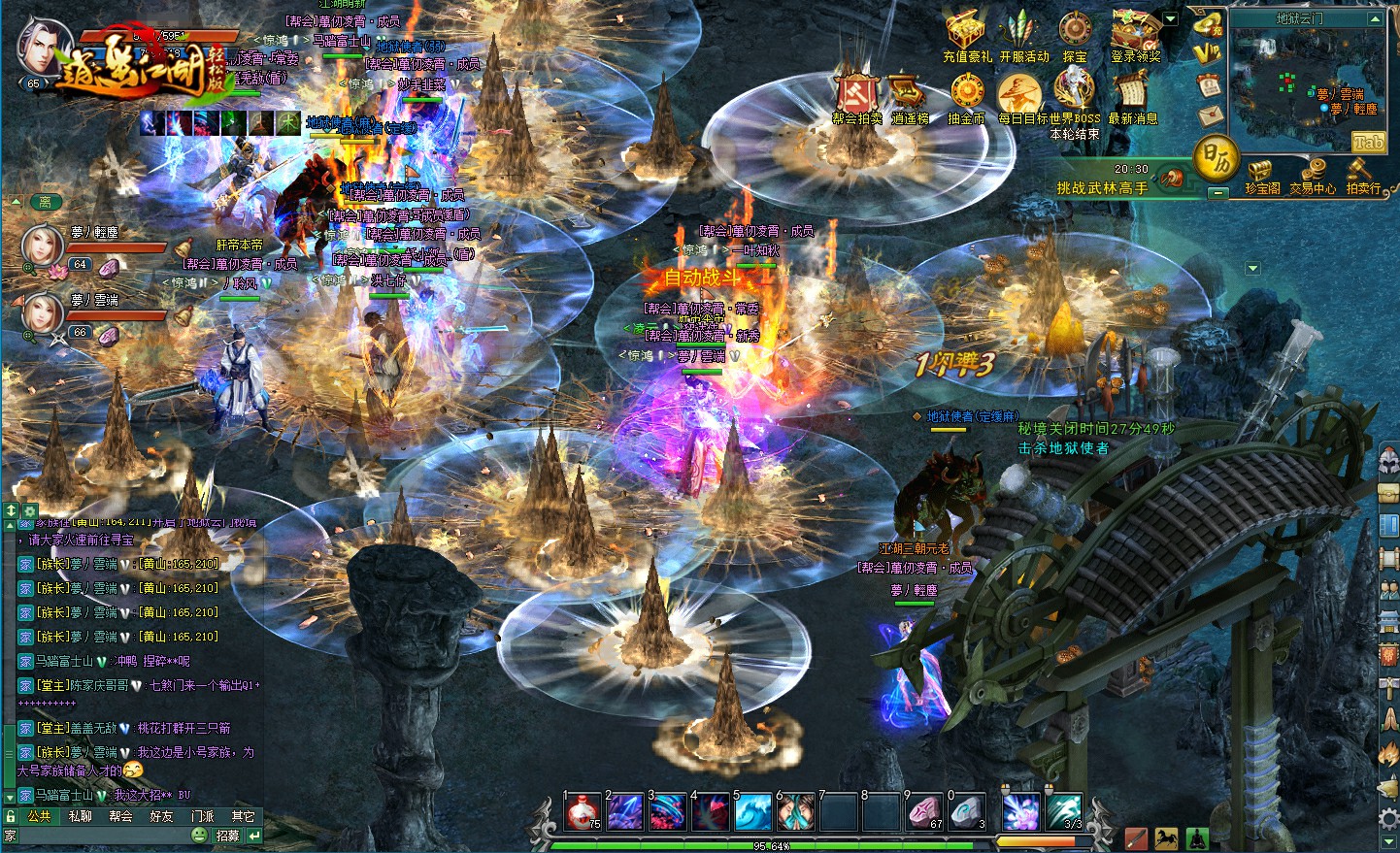Toggle the horse mount icon
This screenshot has width=1400, height=853.
pyautogui.click(x=1166, y=837)
